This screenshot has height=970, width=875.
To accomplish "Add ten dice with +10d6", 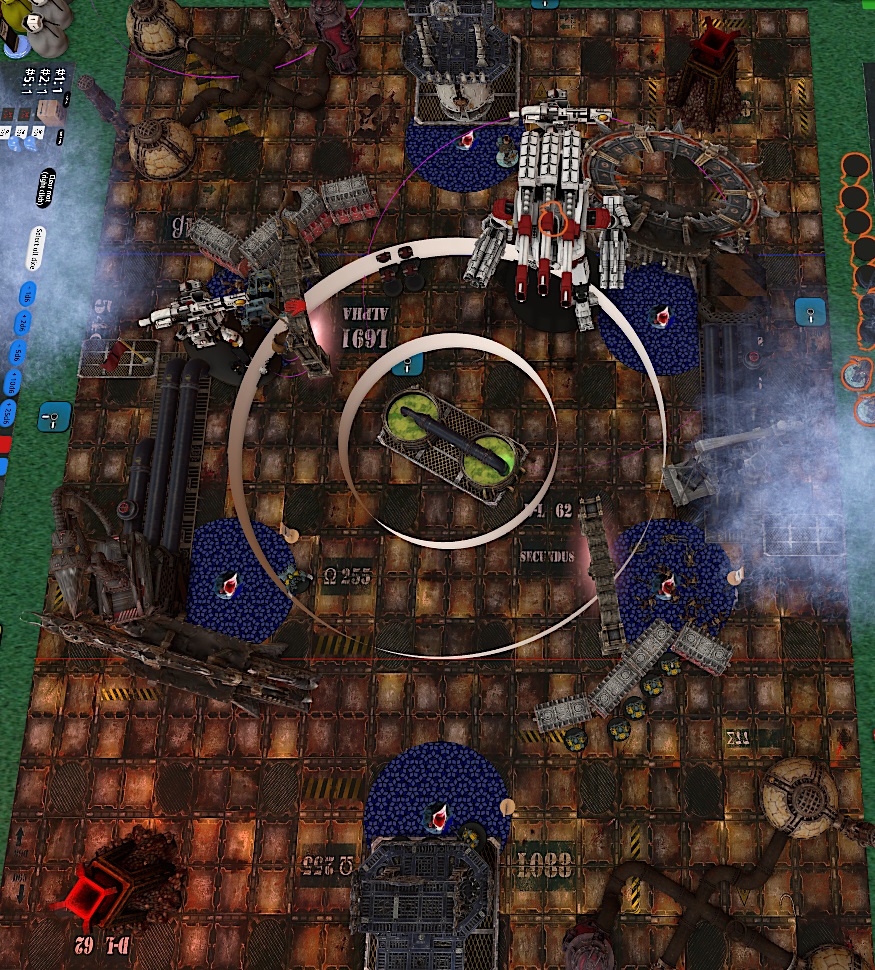I will point(15,383).
